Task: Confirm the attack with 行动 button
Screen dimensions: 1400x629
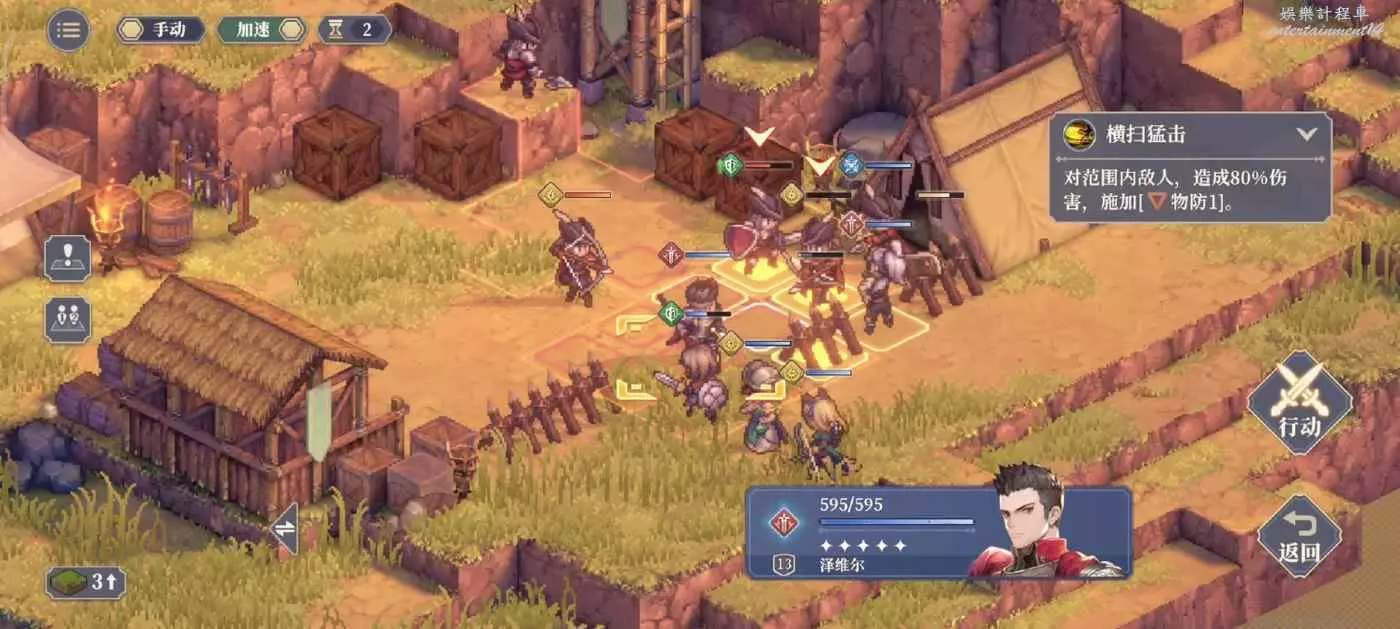Action: 1299,403
